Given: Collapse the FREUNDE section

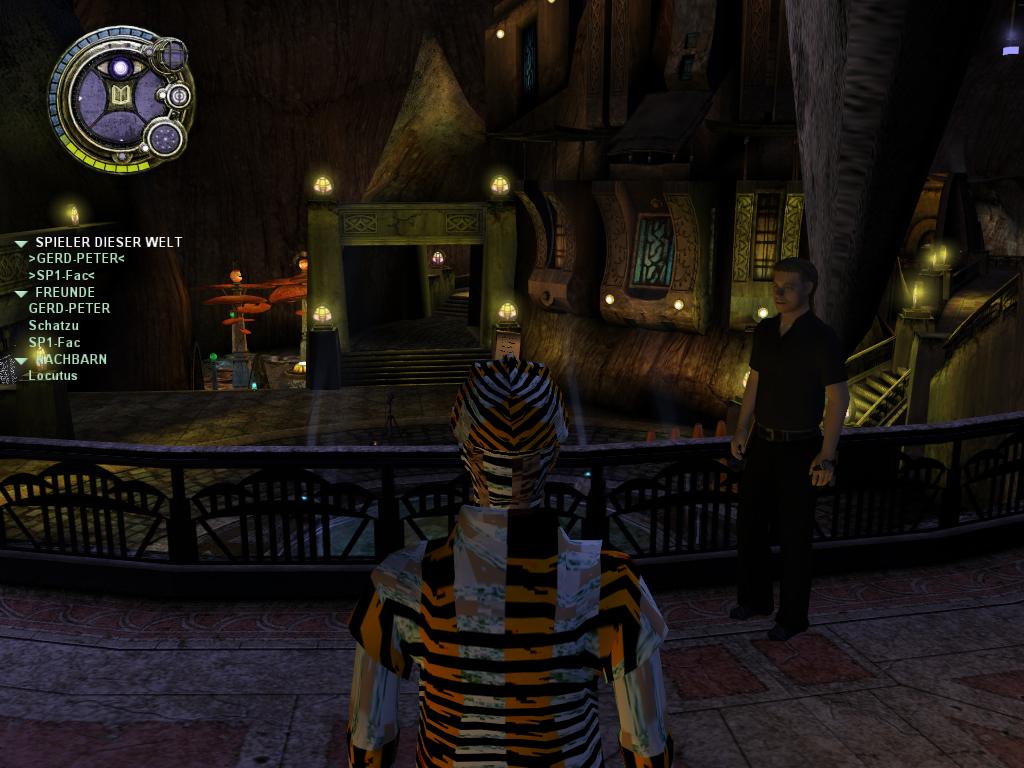Looking at the screenshot, I should [x=21, y=293].
